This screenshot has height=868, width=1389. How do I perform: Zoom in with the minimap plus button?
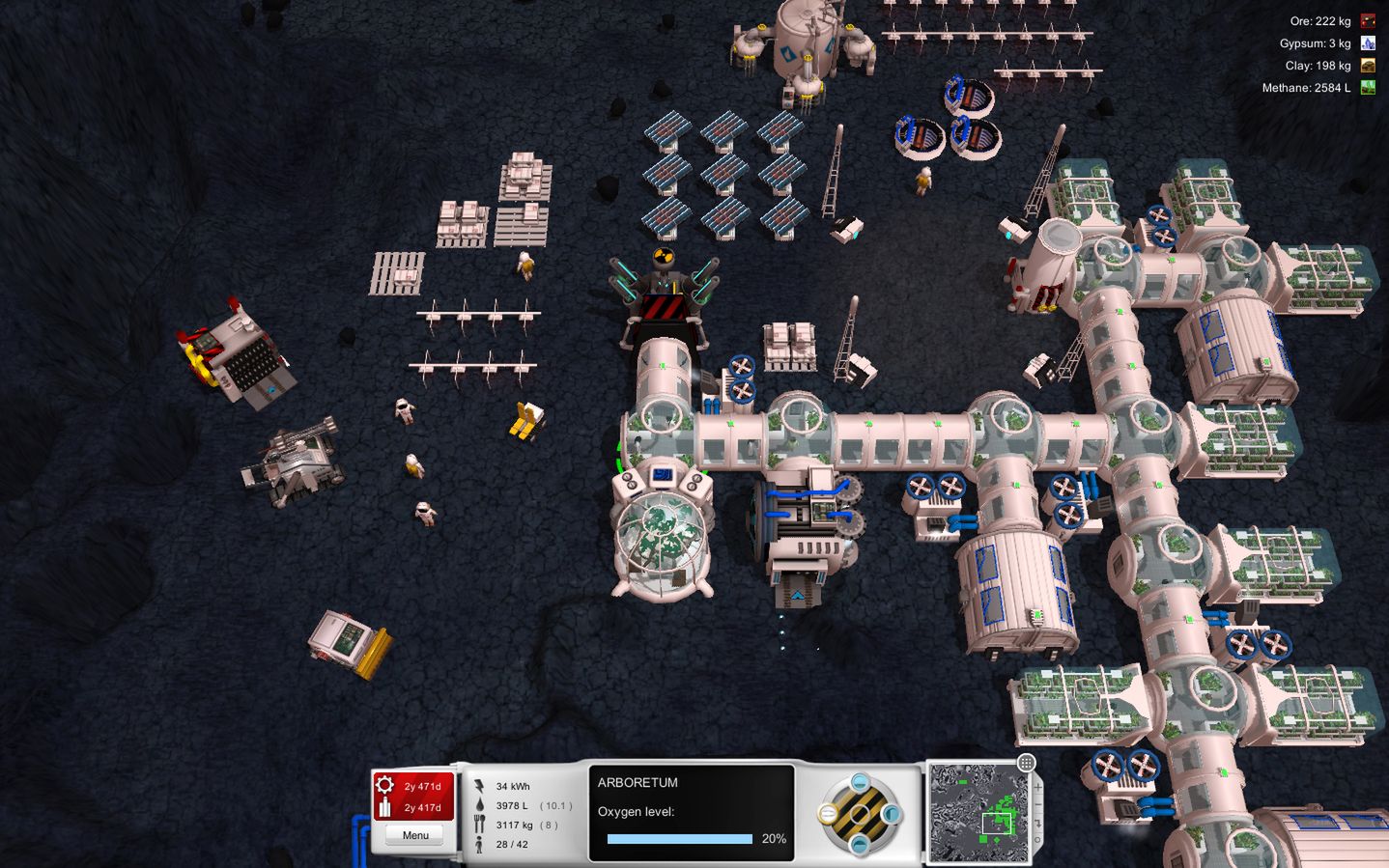1038,787
